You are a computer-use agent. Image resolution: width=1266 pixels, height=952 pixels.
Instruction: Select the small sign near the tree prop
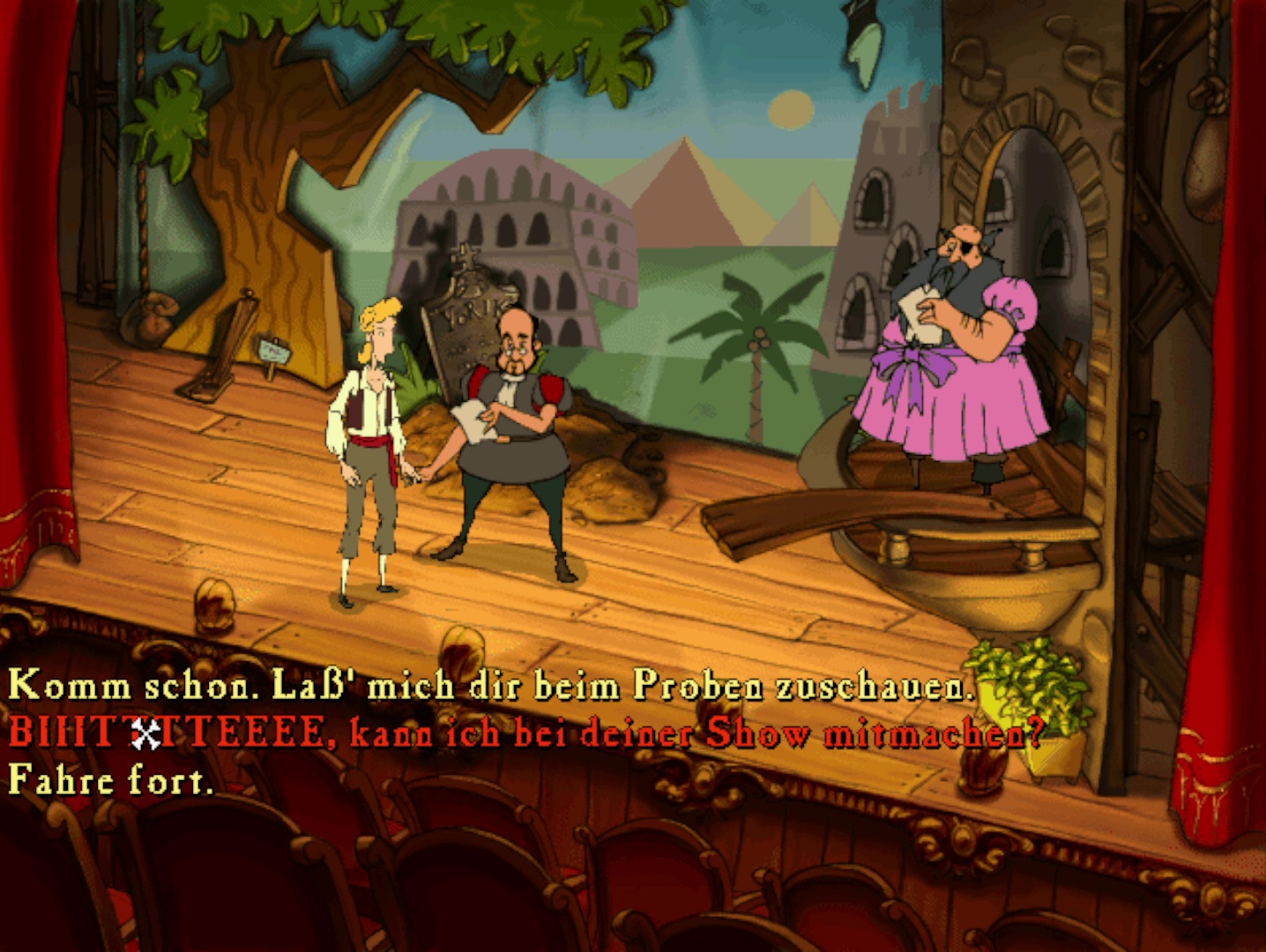[x=276, y=350]
